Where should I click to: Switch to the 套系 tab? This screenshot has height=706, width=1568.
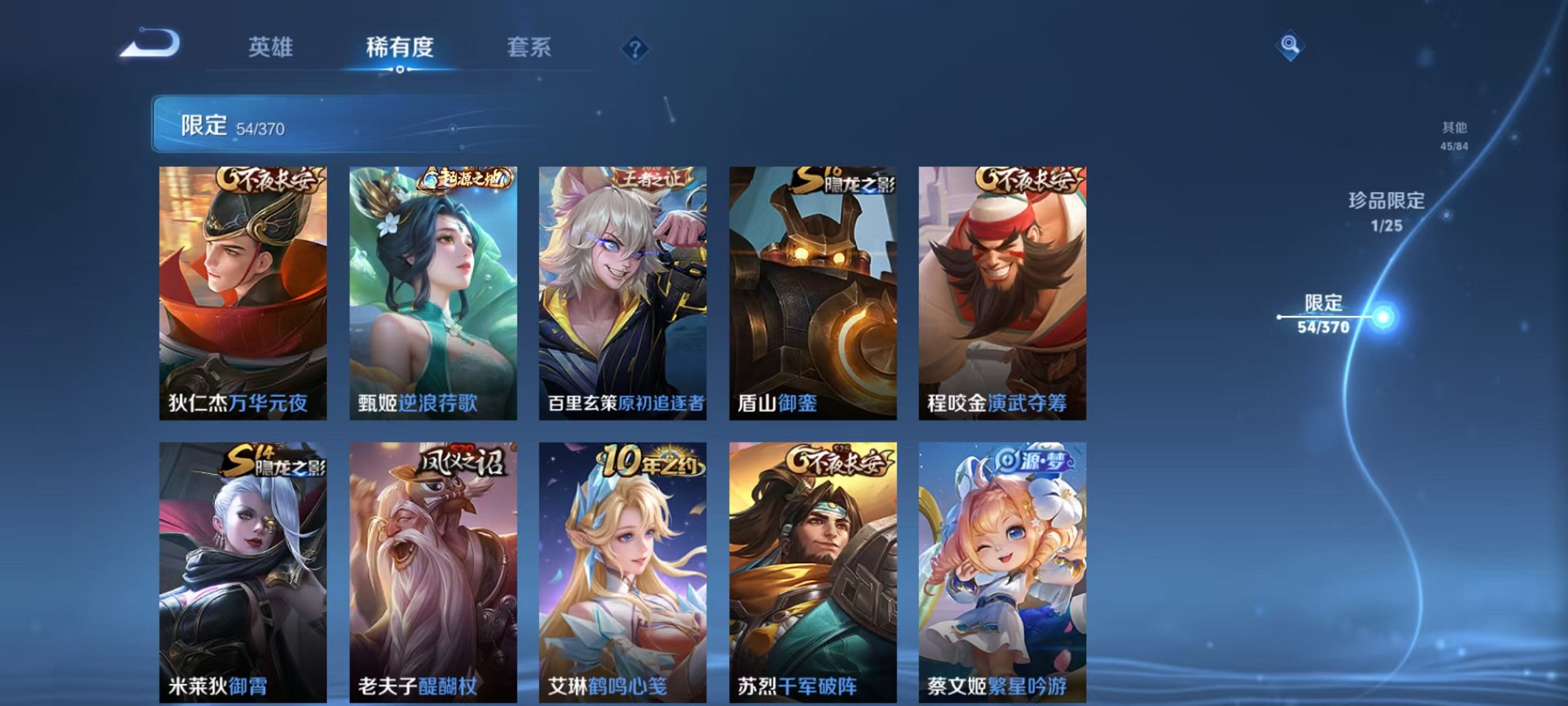530,47
